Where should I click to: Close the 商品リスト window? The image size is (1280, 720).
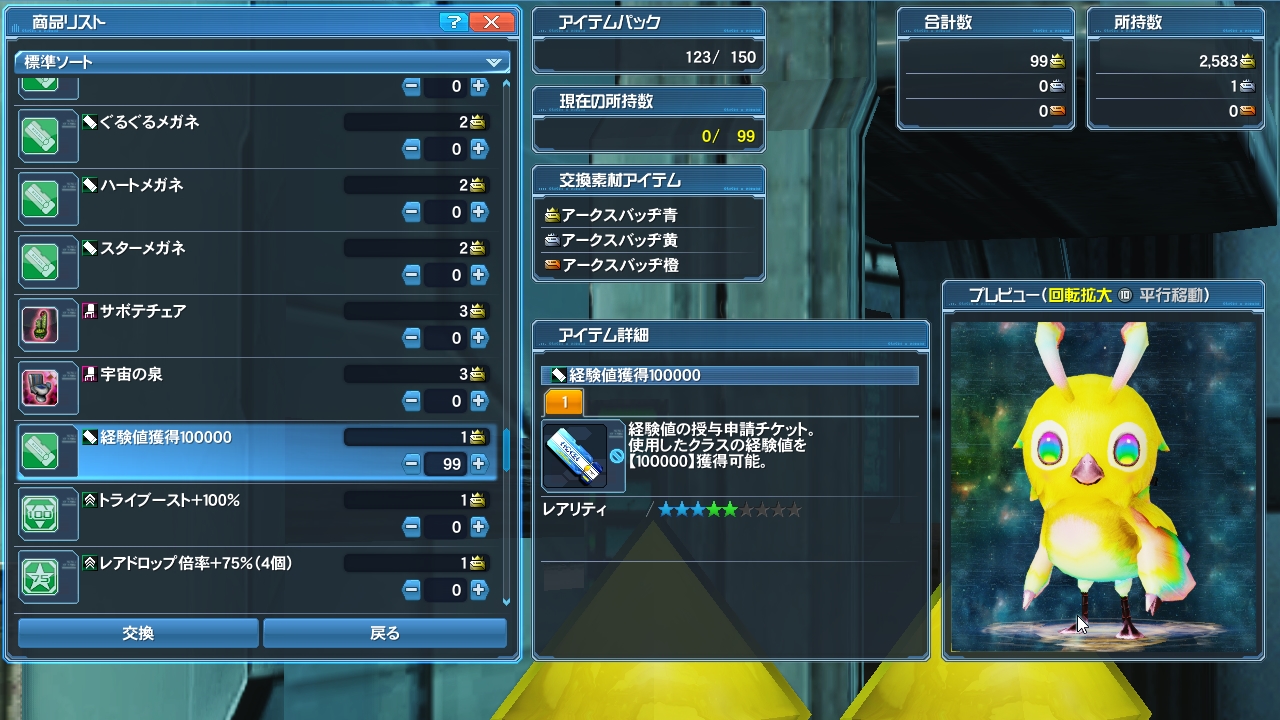(x=491, y=22)
